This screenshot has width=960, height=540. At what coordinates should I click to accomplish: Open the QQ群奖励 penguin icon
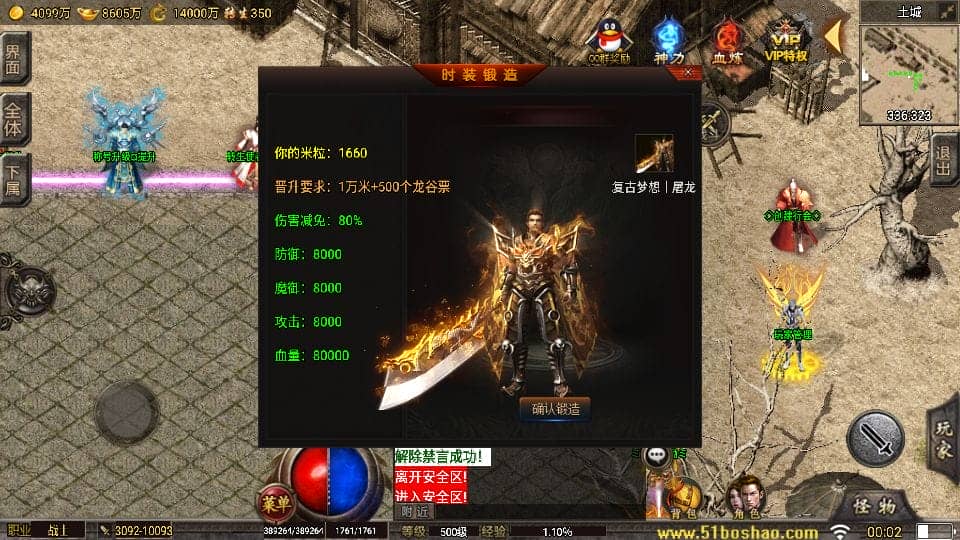click(x=609, y=40)
